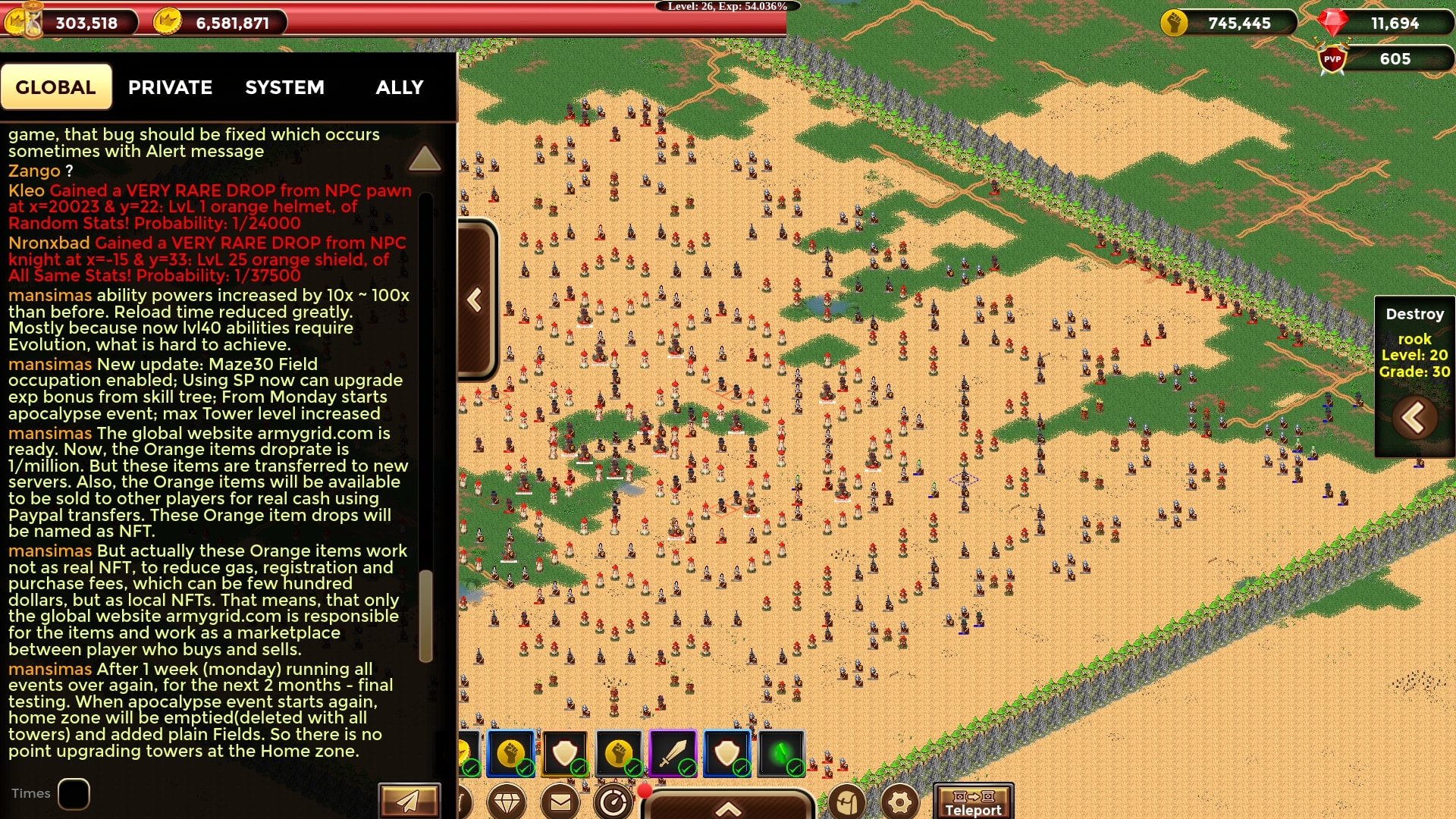The width and height of the screenshot is (1456, 819).
Task: Open the backpack inventory
Action: tap(847, 802)
